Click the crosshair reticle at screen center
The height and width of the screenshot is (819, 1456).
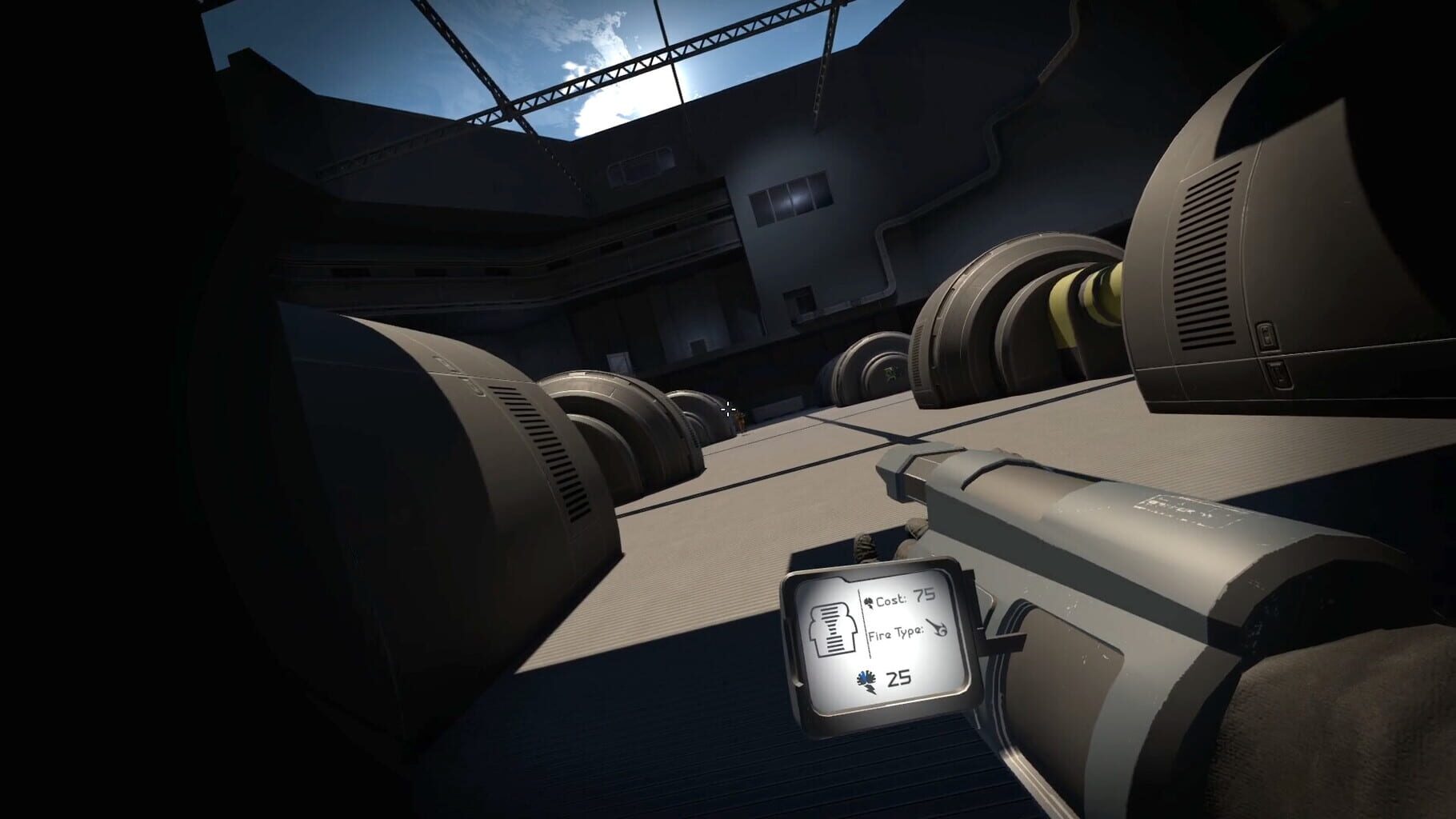pyautogui.click(x=728, y=409)
